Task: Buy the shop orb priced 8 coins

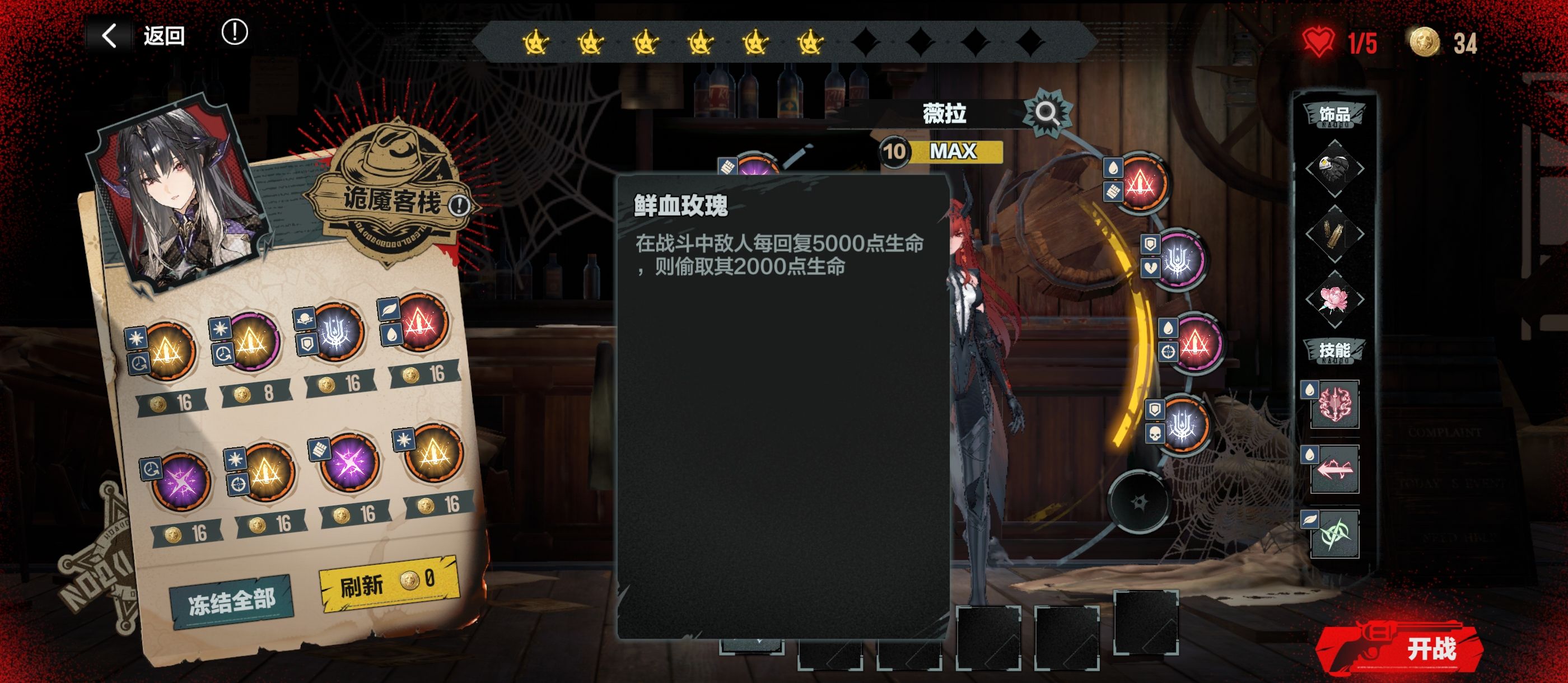Action: pos(251,344)
